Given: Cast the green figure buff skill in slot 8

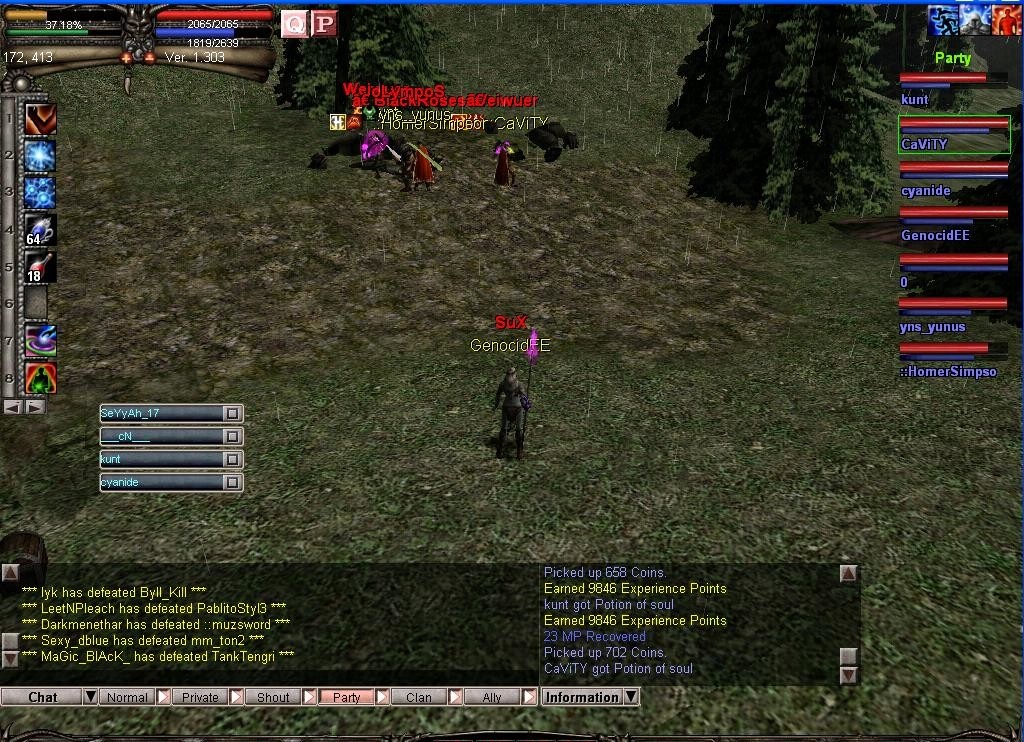Looking at the screenshot, I should tap(40, 378).
